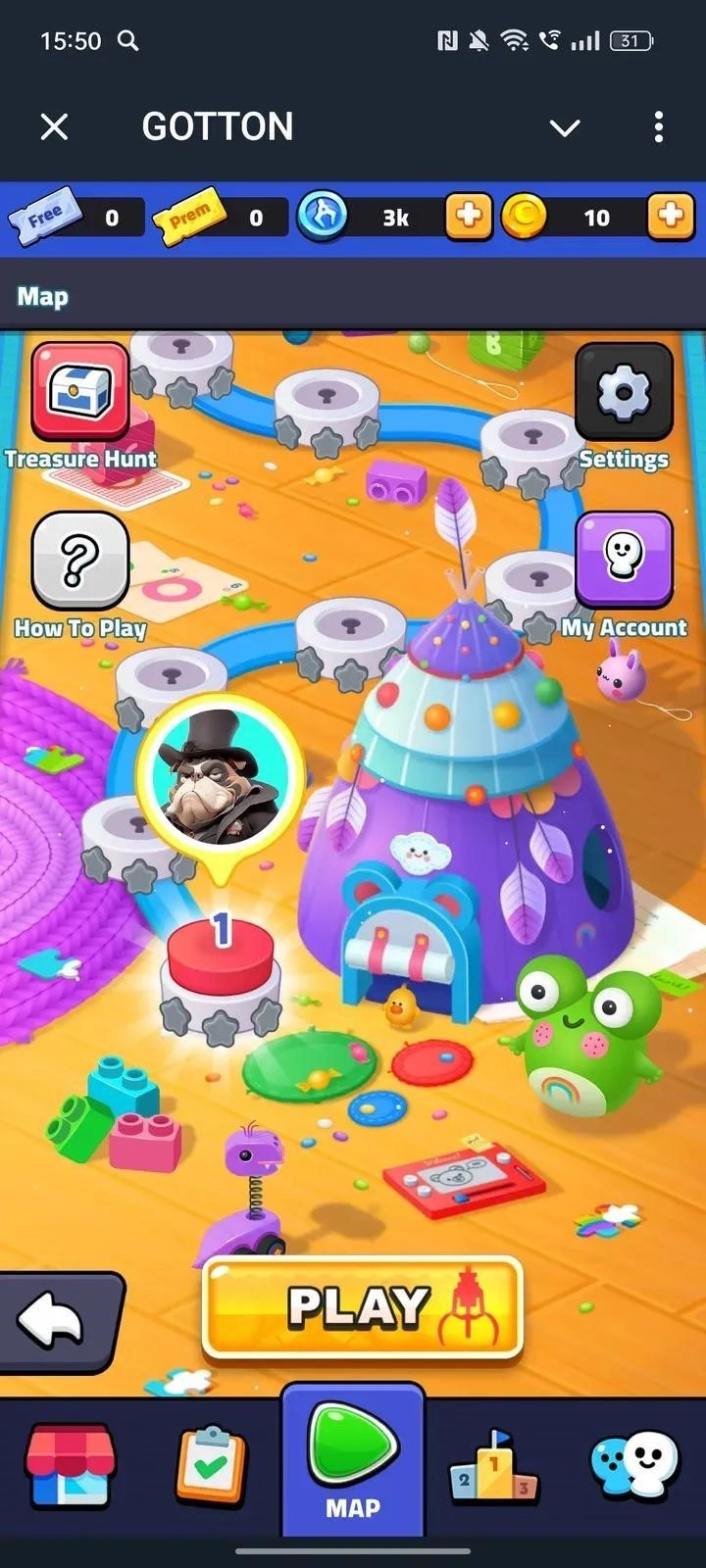The height and width of the screenshot is (1568, 706).
Task: Tap the Free ticket icon
Action: click(x=45, y=216)
